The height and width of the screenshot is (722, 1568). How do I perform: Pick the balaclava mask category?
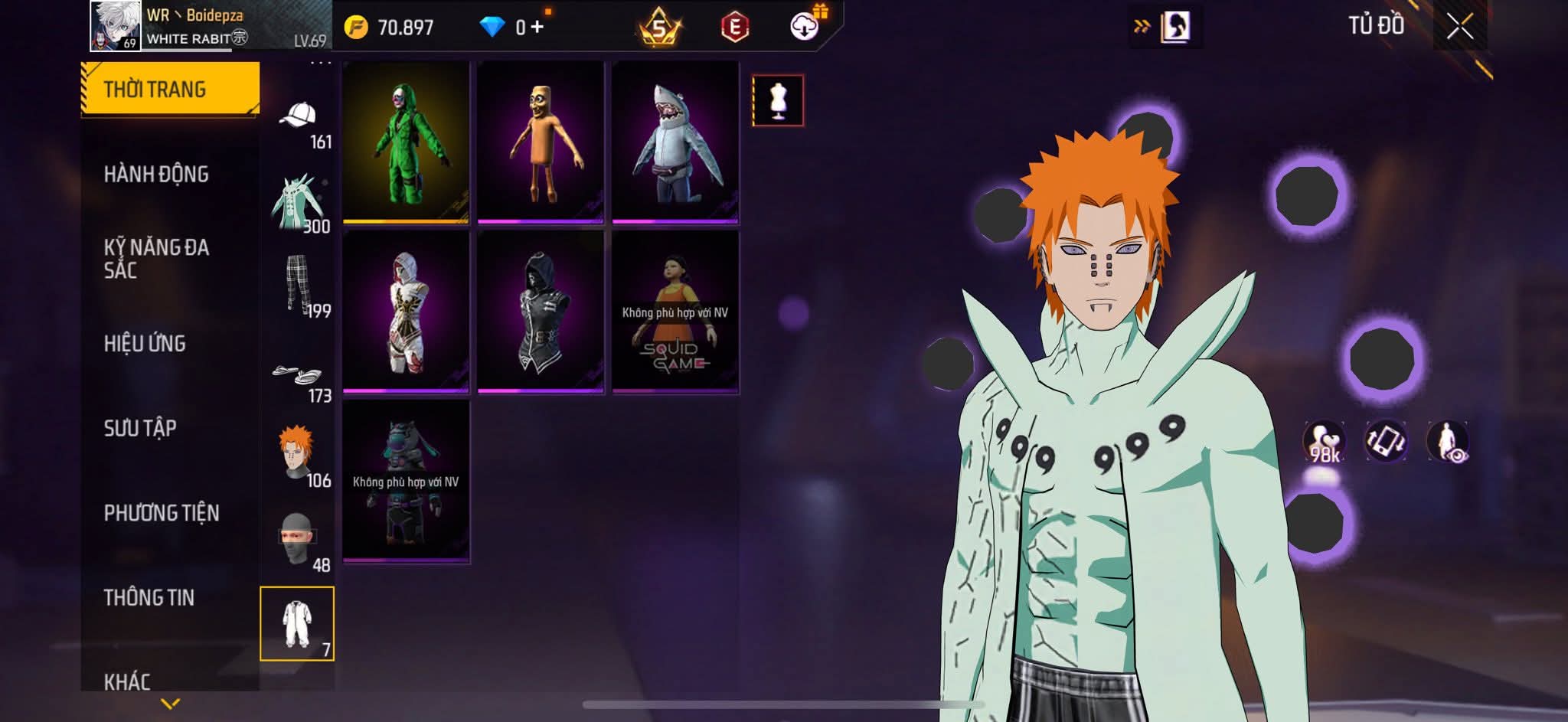pyautogui.click(x=298, y=540)
